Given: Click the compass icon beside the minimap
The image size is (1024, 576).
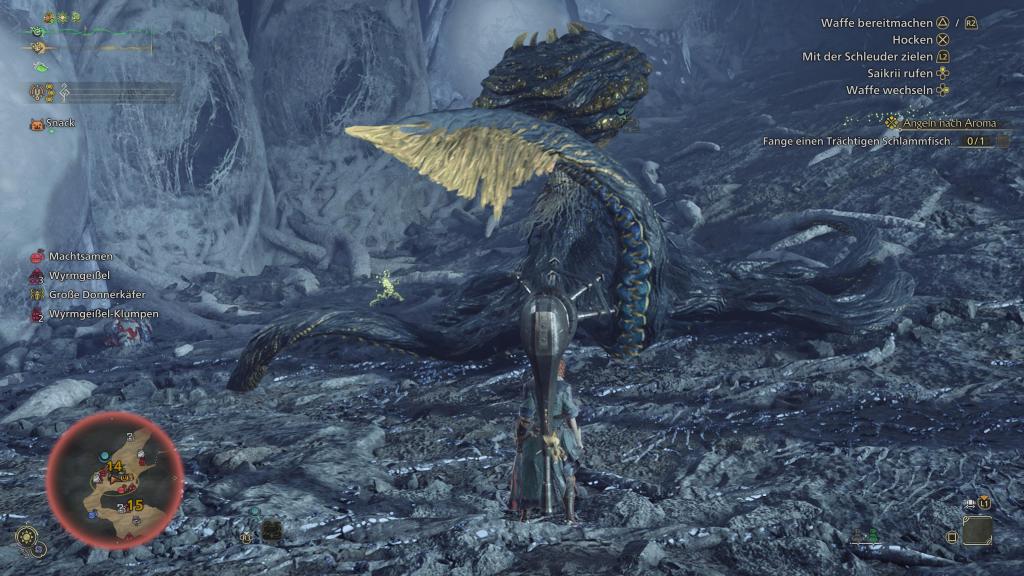Looking at the screenshot, I should click(x=28, y=540).
